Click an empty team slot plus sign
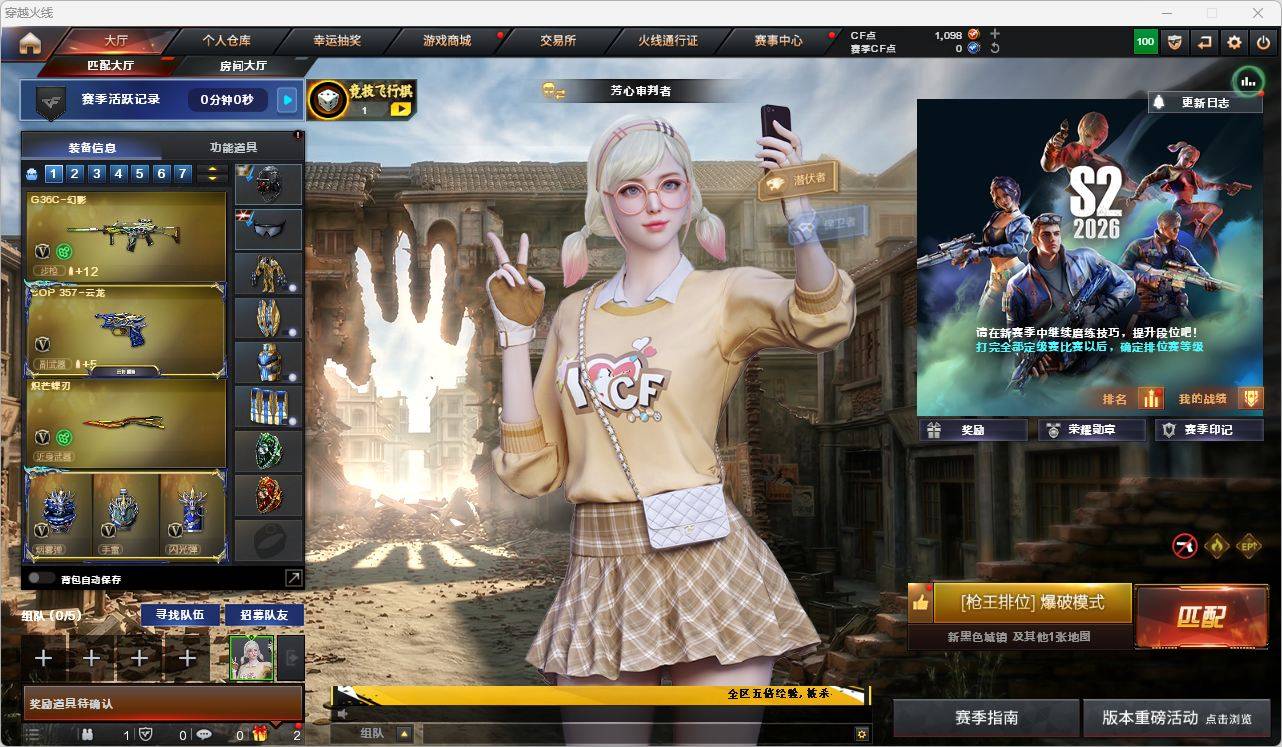This screenshot has width=1282, height=747. click(x=42, y=658)
